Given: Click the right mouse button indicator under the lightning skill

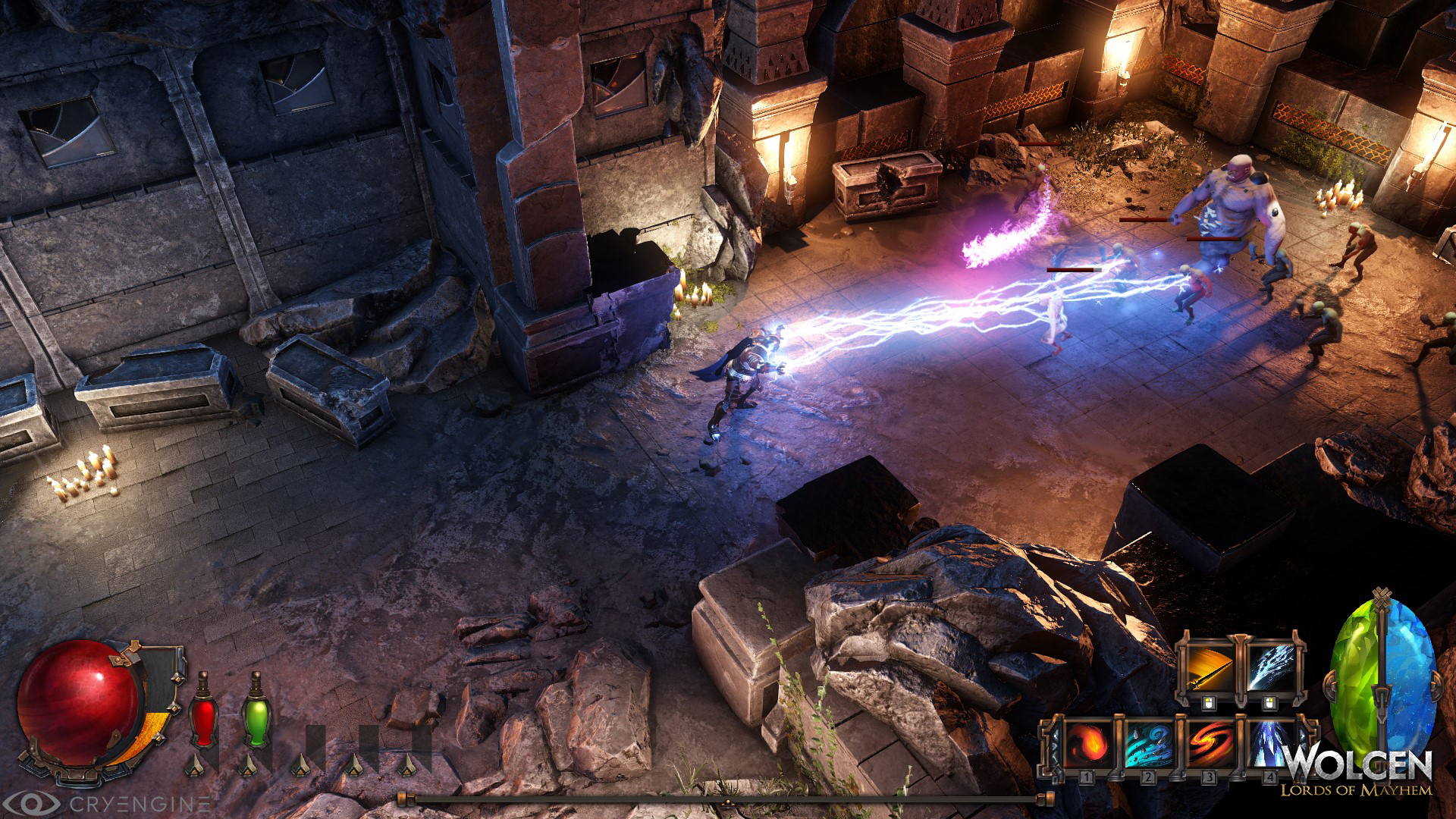Looking at the screenshot, I should 1269,703.
